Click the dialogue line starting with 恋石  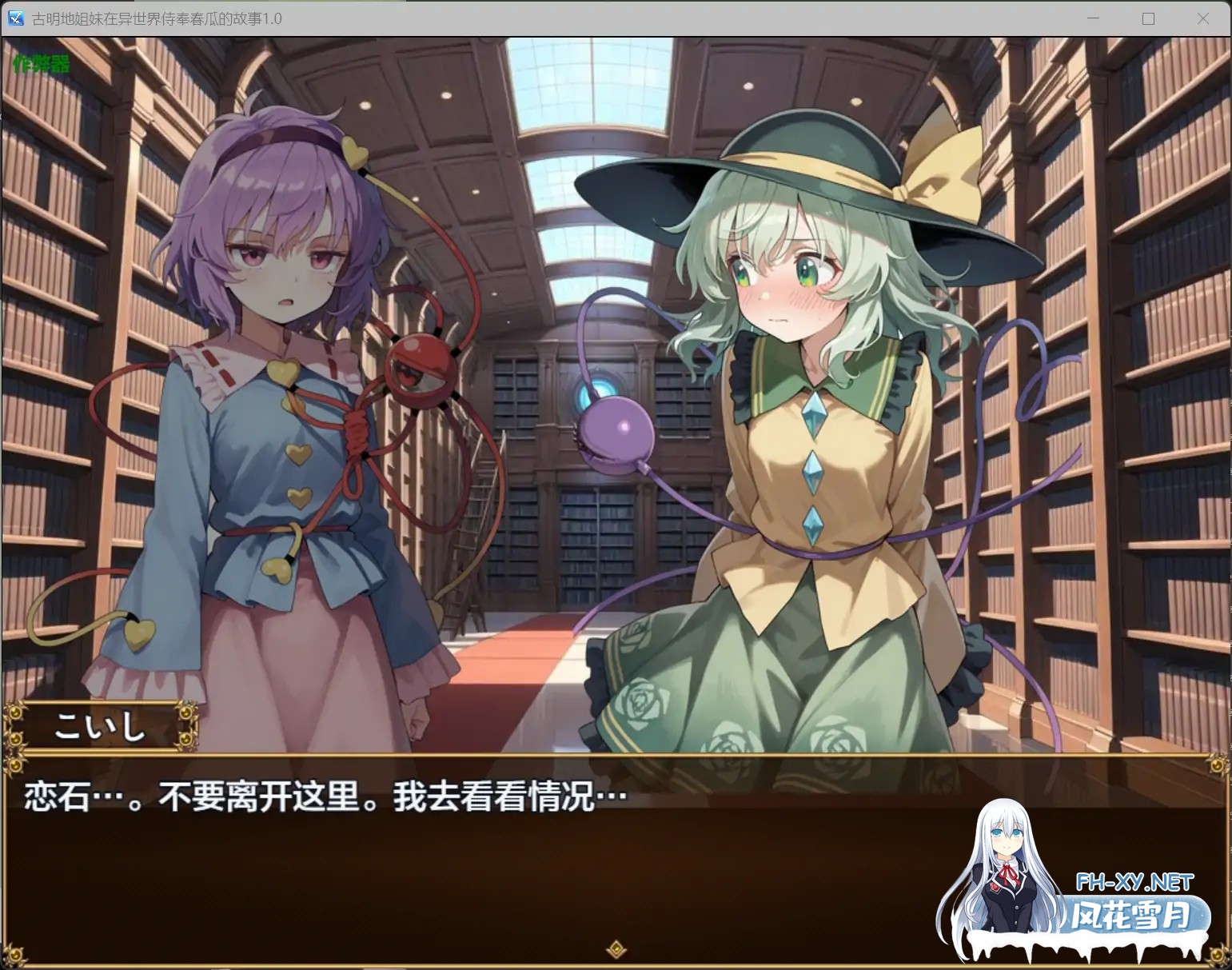(320, 795)
